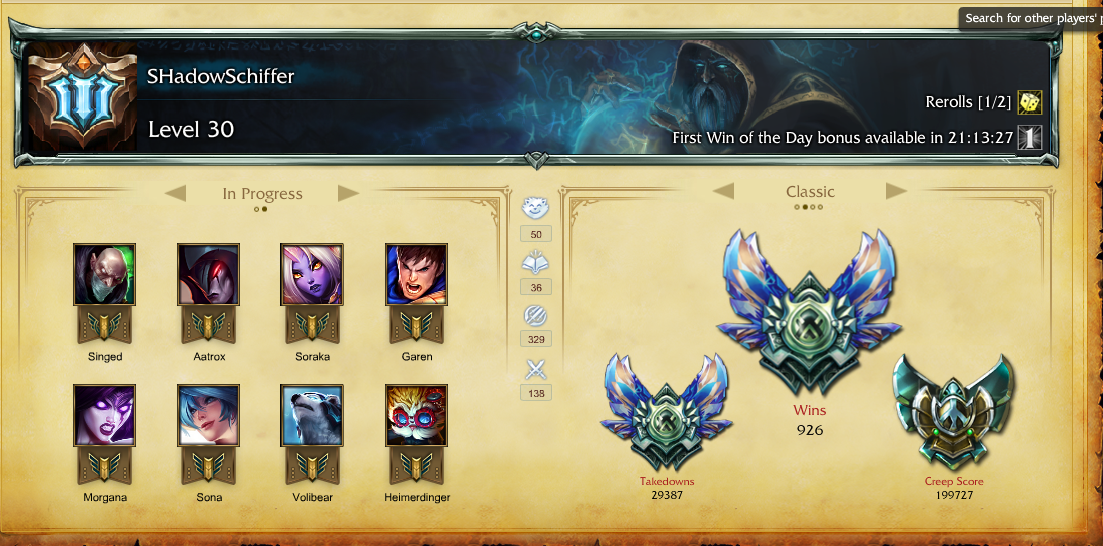The image size is (1103, 546).
Task: Click Garen's champion portrait
Action: [x=416, y=274]
